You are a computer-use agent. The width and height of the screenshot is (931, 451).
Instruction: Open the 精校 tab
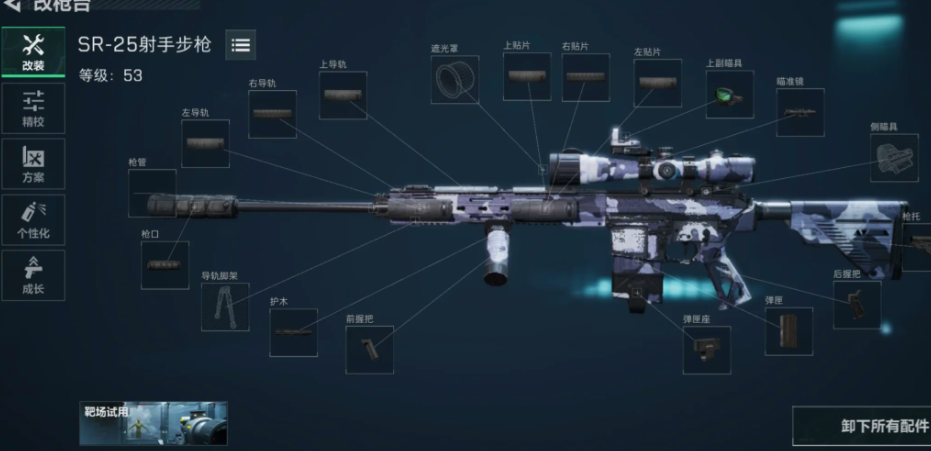(33, 108)
